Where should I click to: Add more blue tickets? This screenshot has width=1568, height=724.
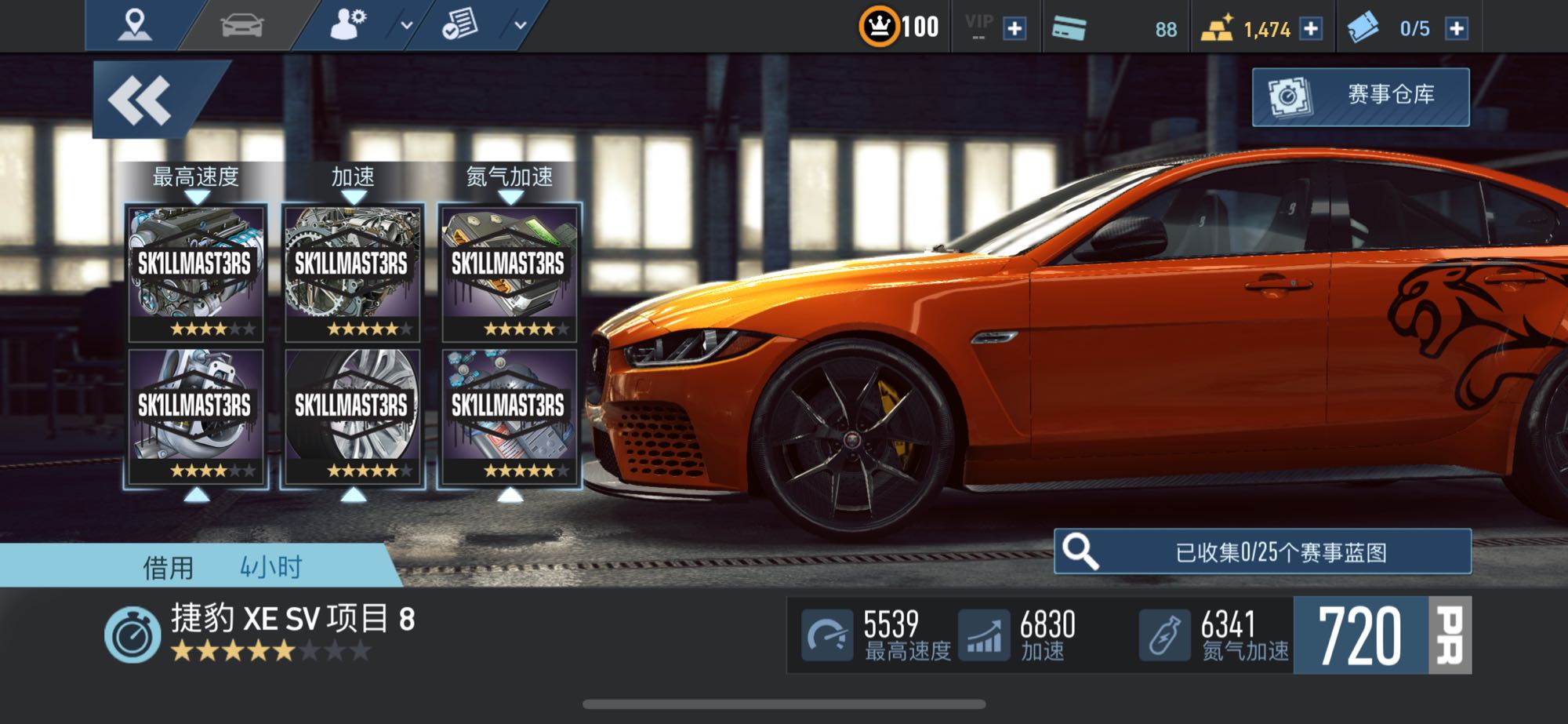(x=1457, y=29)
